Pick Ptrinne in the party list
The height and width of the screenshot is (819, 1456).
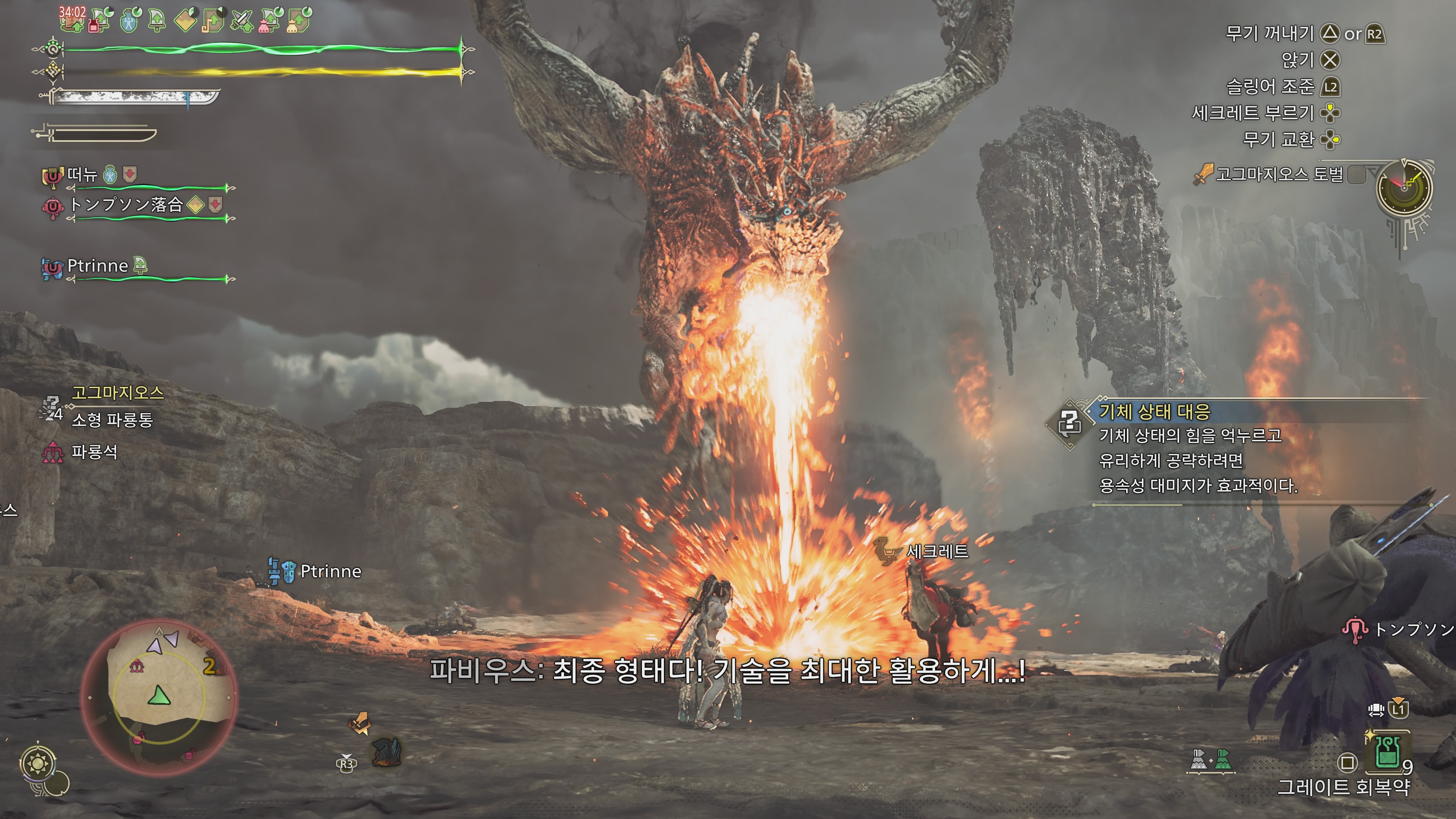[x=97, y=266]
